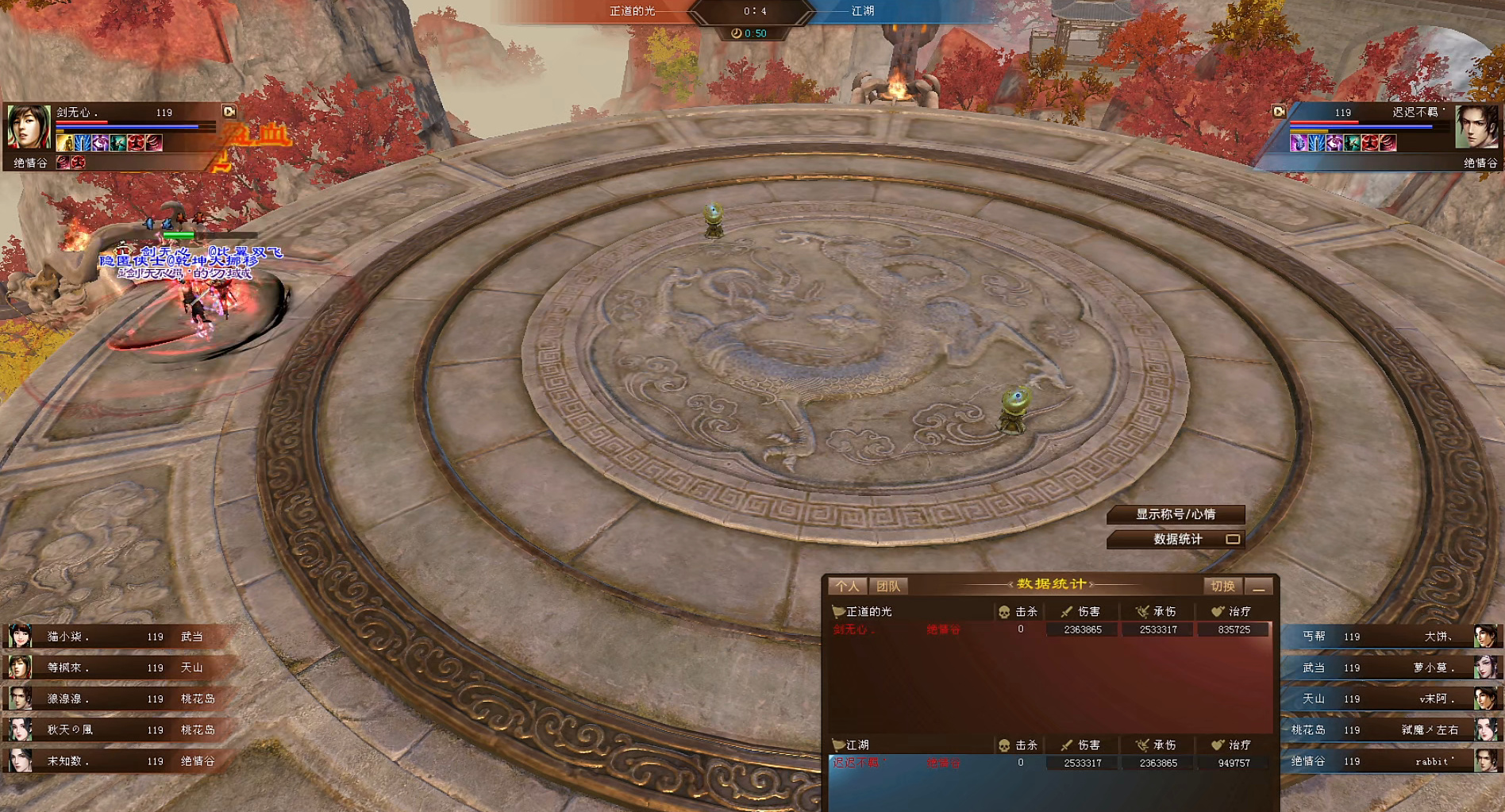This screenshot has width=1505, height=812.
Task: Minimize the 数据统计 statistics panel
Action: [x=1259, y=587]
